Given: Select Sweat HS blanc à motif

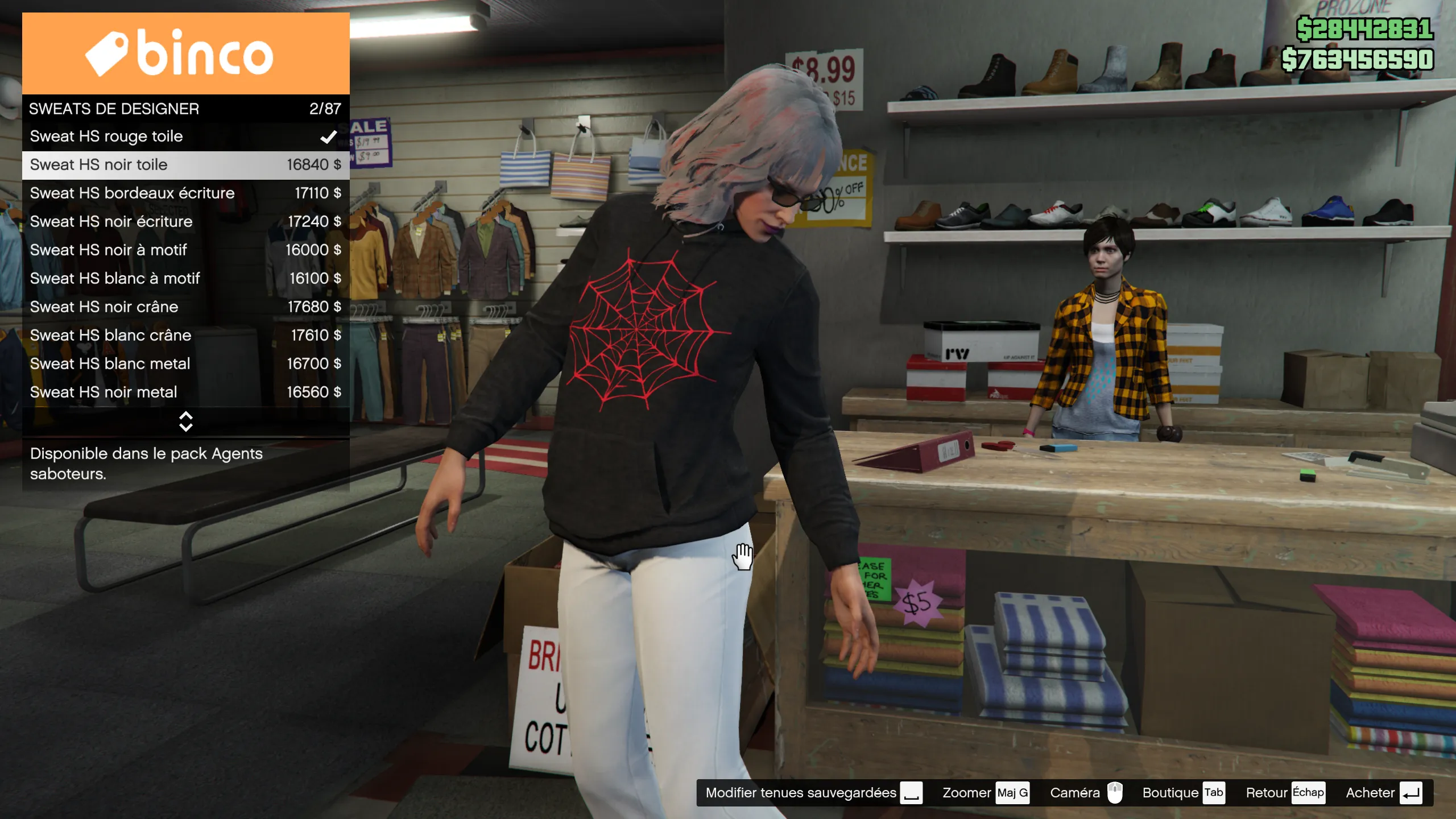Looking at the screenshot, I should pos(185,279).
